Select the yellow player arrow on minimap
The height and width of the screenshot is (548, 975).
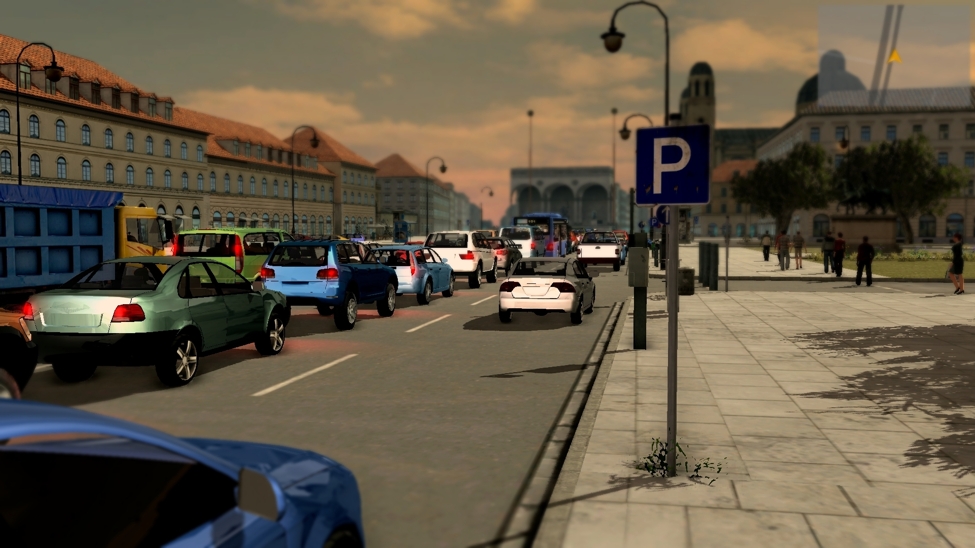894,57
